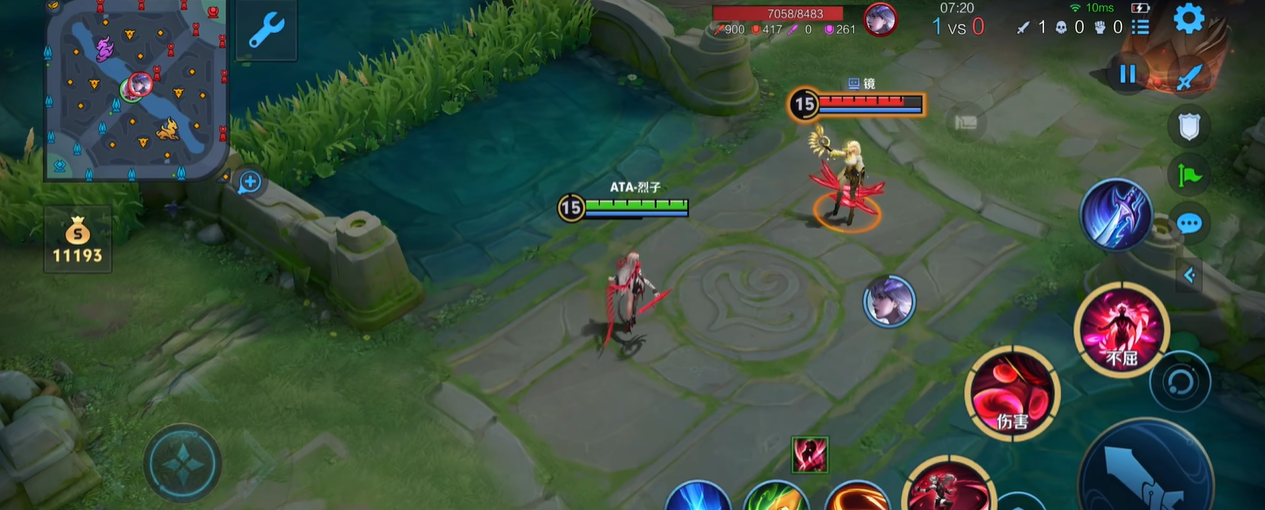Tap the movement joystick
Viewport: 1265px width, 510px height.
coord(182,462)
